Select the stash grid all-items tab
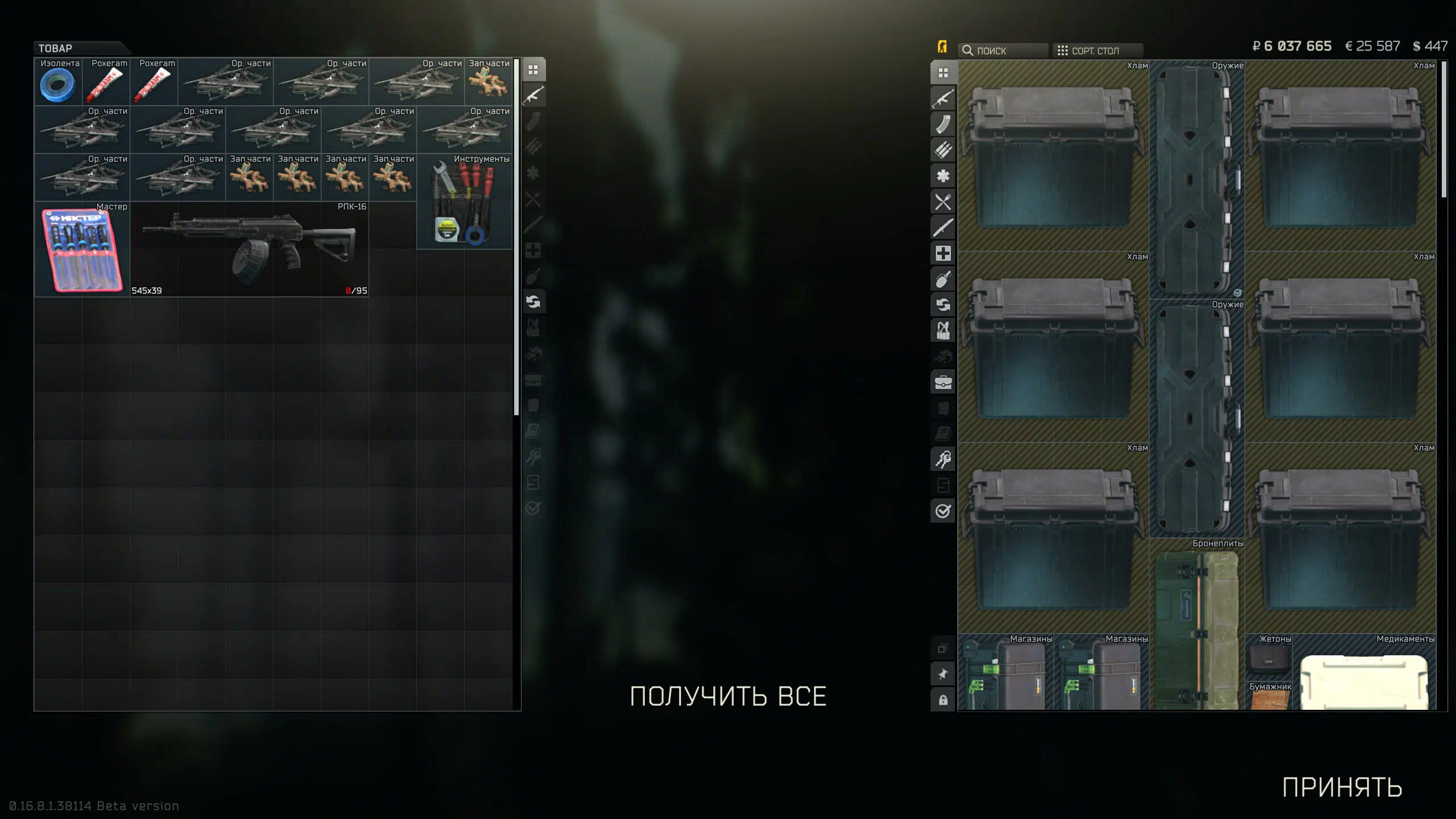Image resolution: width=1456 pixels, height=819 pixels. (x=943, y=73)
